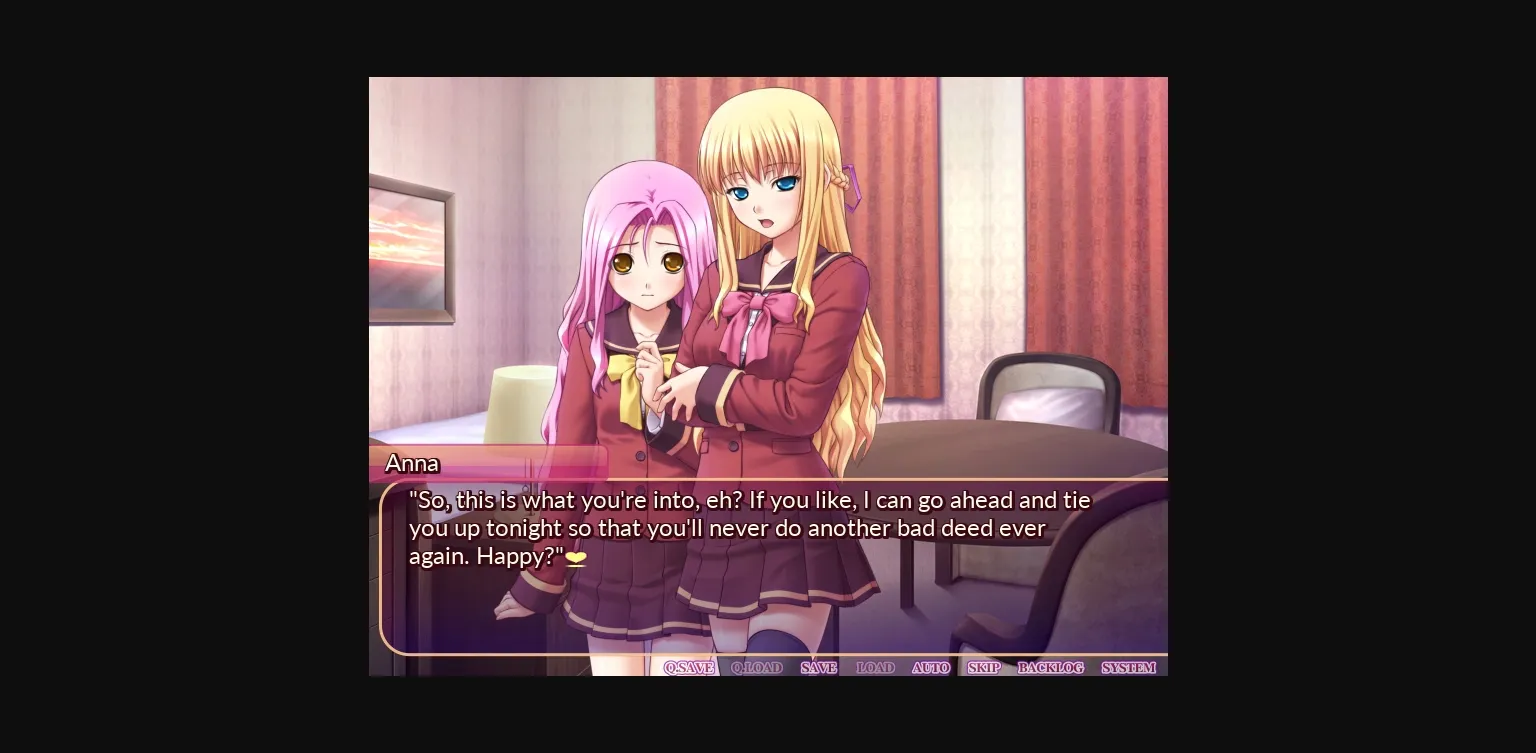This screenshot has height=753, width=1536.
Task: Click the heart-shaped continue indicator
Action: coord(575,559)
